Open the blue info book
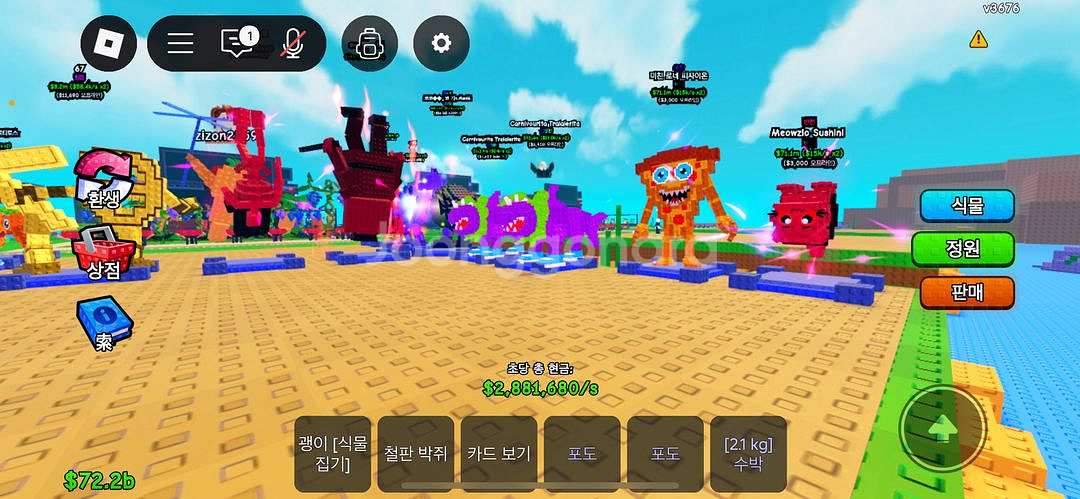Screen dimensions: 1080x499 click(x=102, y=323)
